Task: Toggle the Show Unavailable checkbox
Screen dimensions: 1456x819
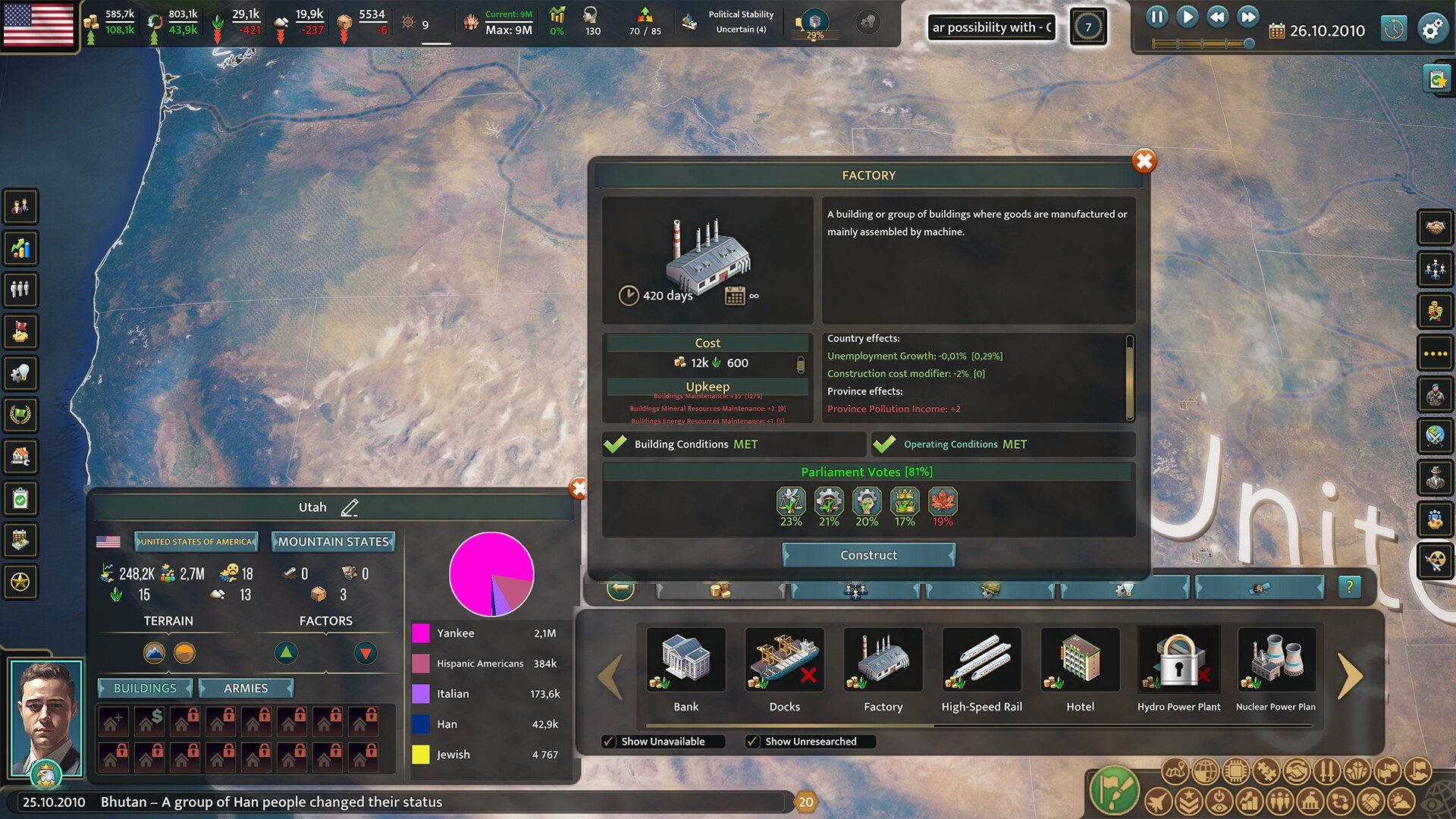Action: [x=609, y=742]
